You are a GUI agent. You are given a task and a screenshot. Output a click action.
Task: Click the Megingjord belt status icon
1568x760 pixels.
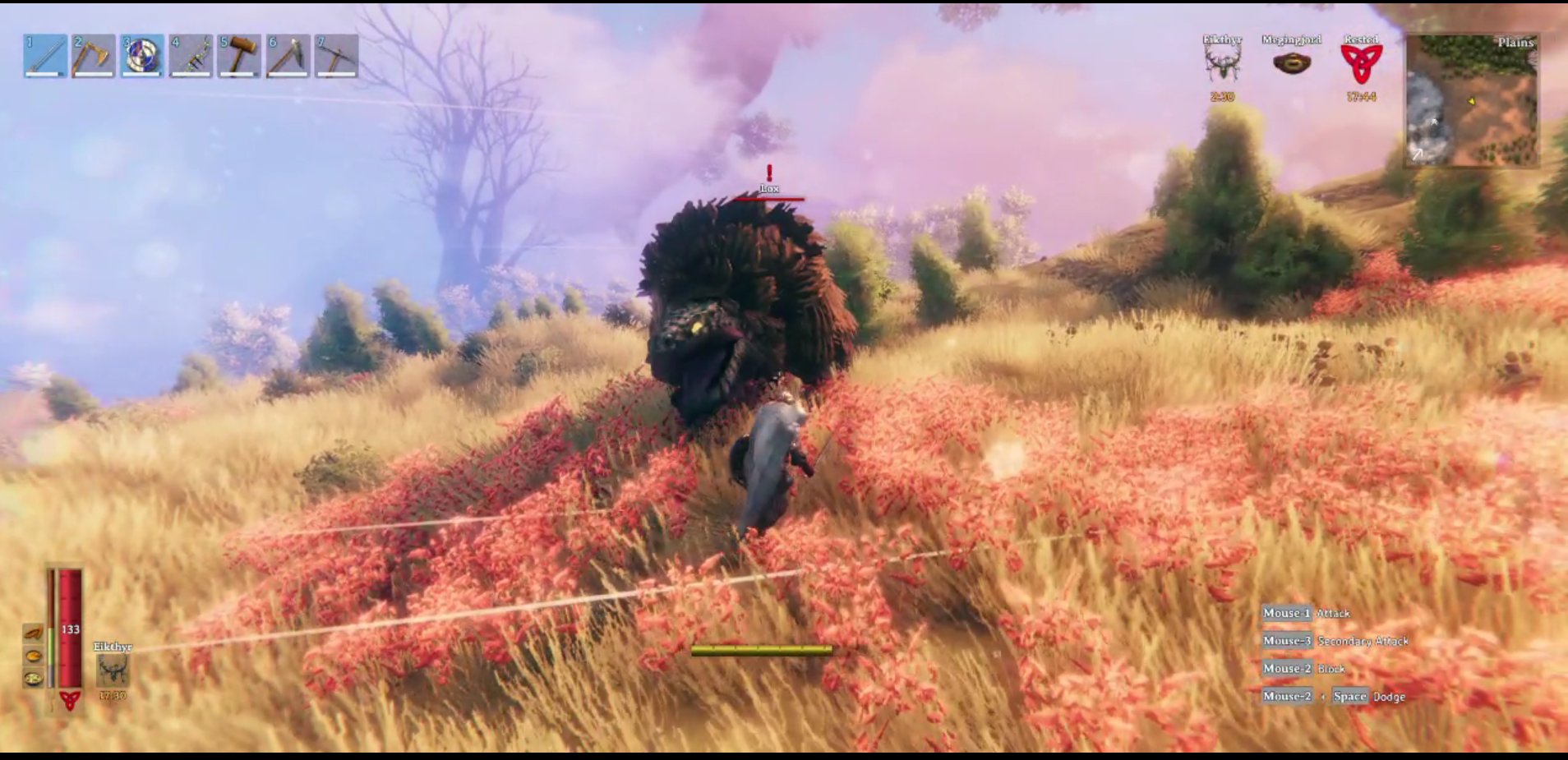coord(1293,62)
